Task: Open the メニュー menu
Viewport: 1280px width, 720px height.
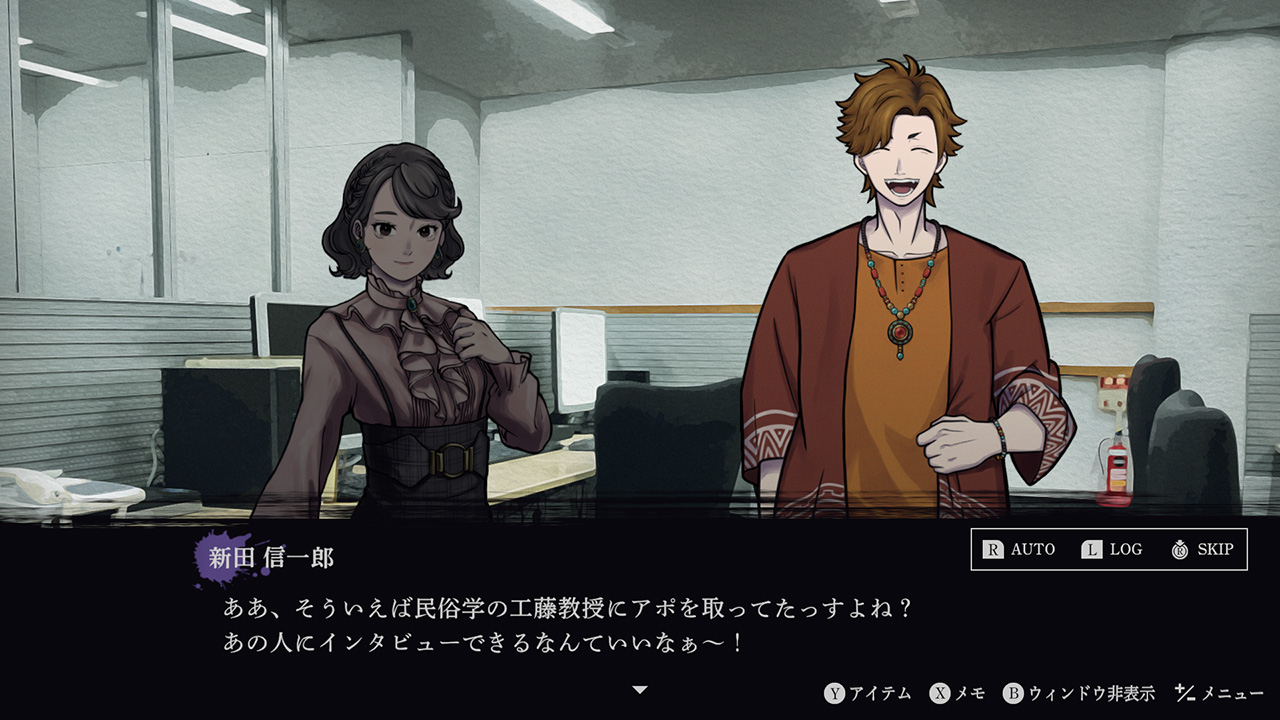Action: point(1220,693)
